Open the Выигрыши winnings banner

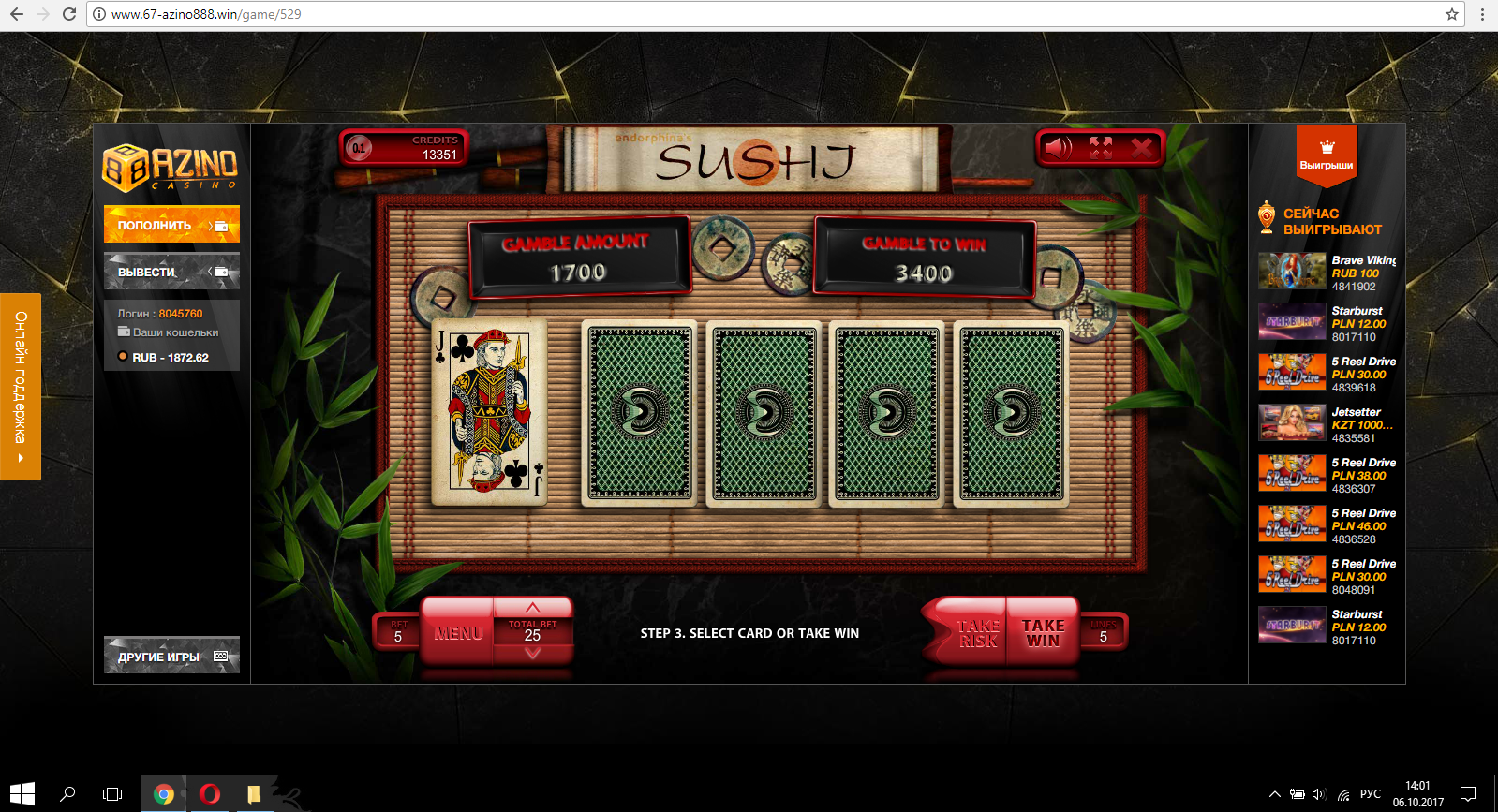[1326, 155]
